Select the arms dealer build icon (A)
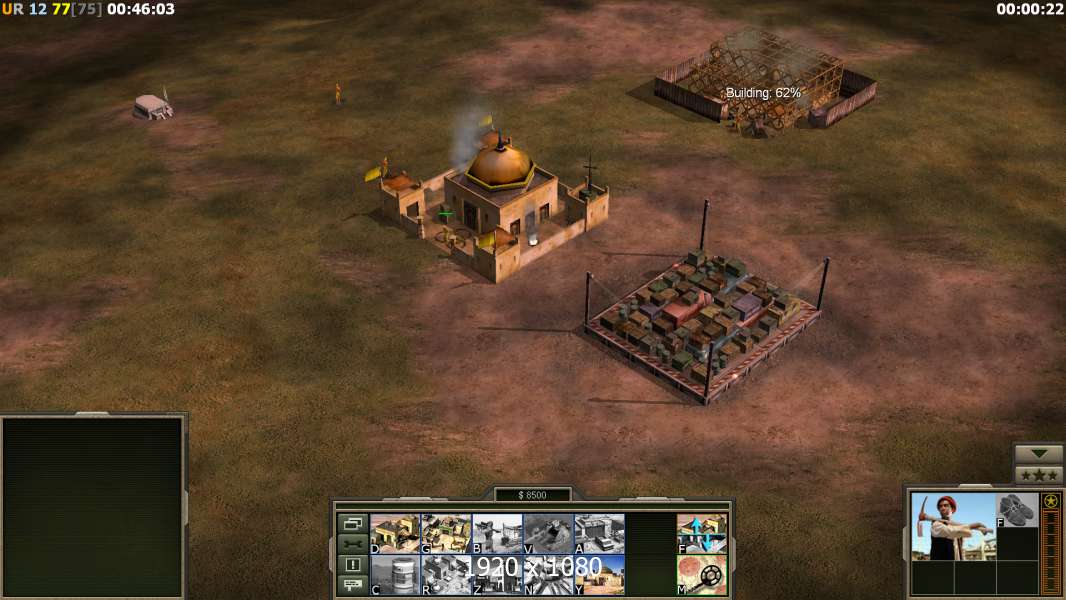1066x600 pixels. click(599, 533)
